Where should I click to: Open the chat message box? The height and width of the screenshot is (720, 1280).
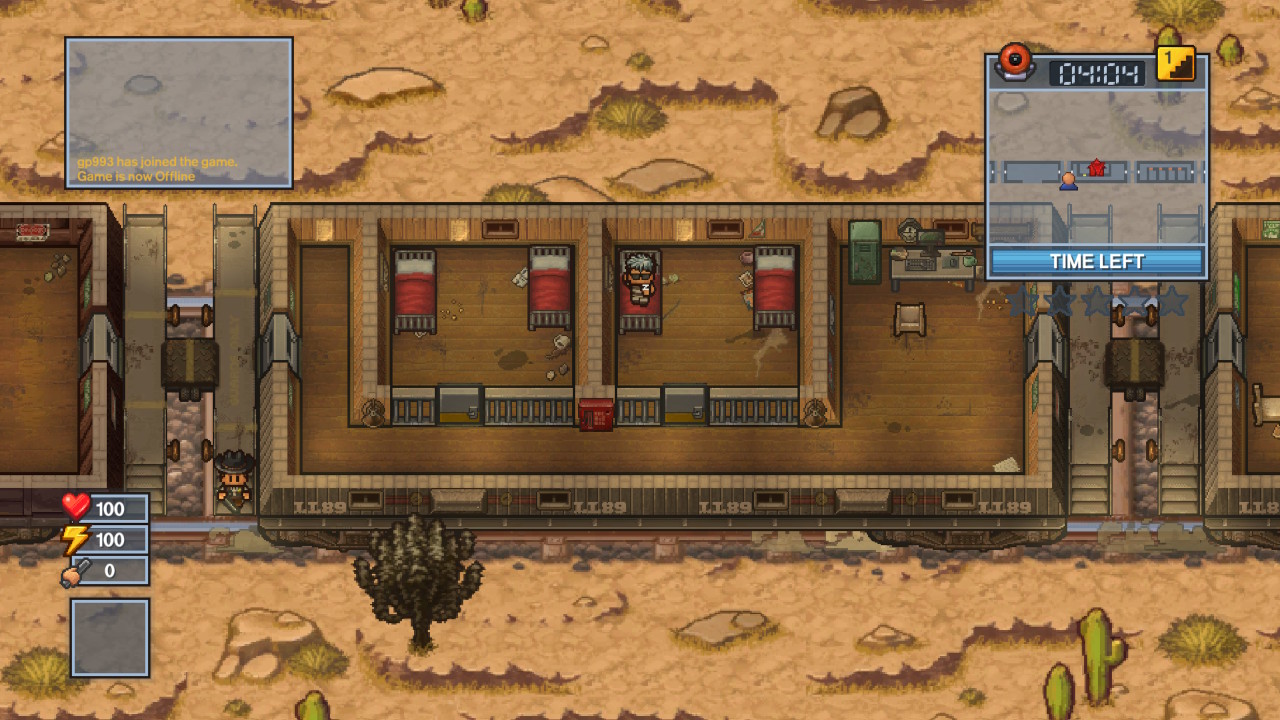point(179,113)
